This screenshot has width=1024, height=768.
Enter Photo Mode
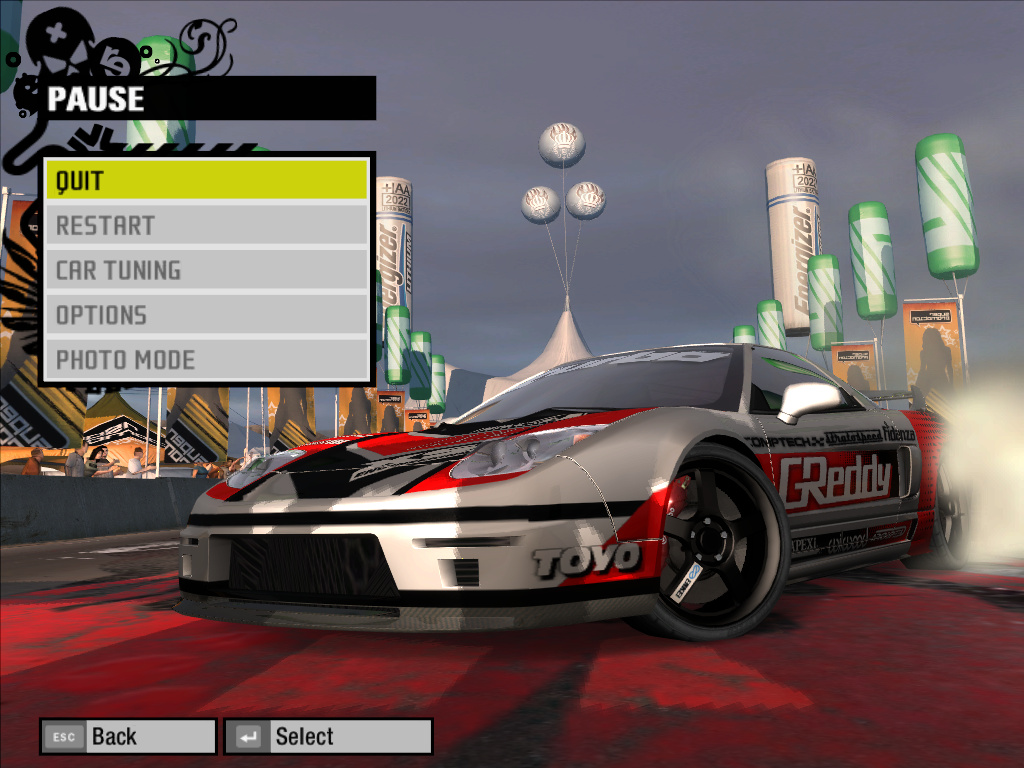point(206,360)
